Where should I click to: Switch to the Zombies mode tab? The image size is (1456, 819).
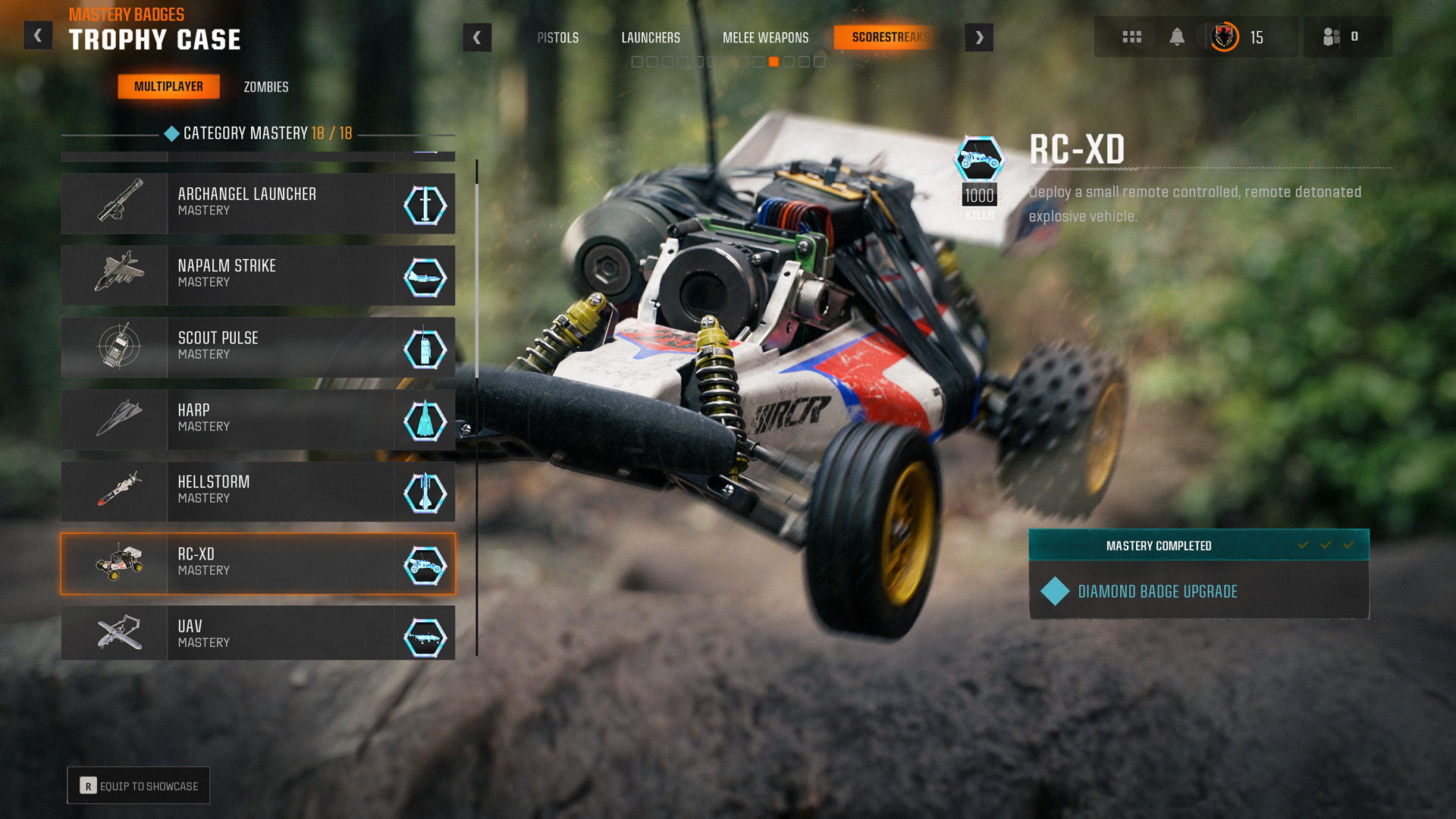coord(265,87)
